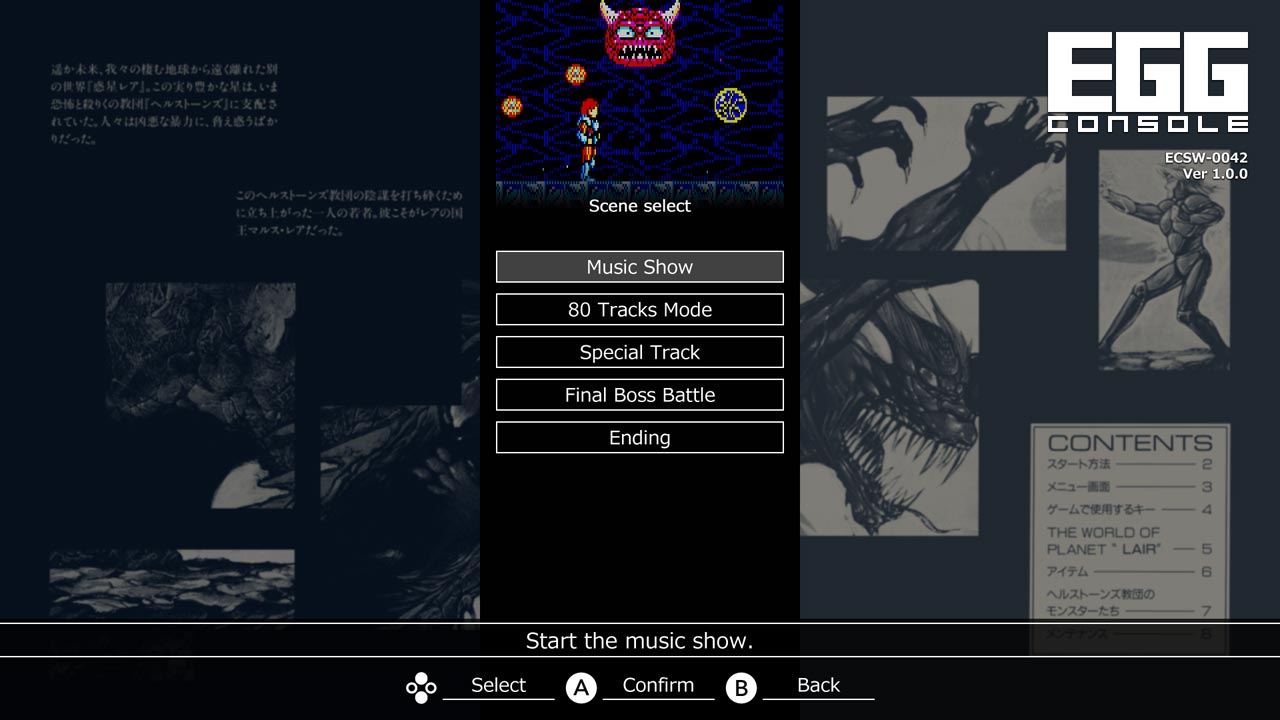
Task: Click the game preview screenshot thumbnail
Action: (x=640, y=95)
